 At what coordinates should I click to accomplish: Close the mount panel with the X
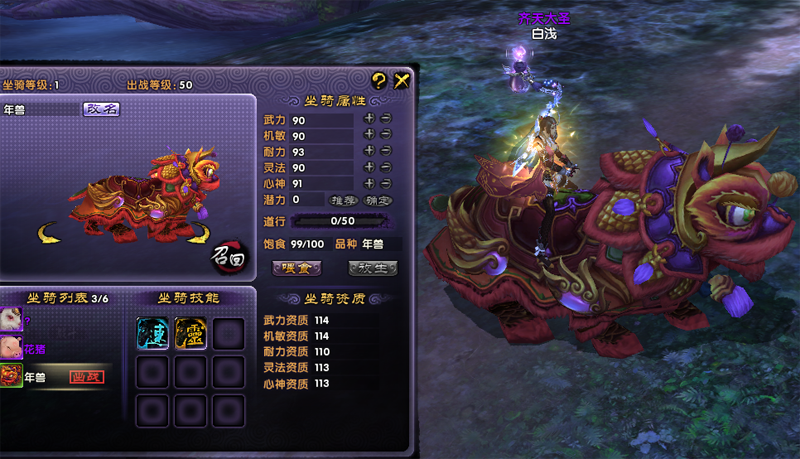402,82
